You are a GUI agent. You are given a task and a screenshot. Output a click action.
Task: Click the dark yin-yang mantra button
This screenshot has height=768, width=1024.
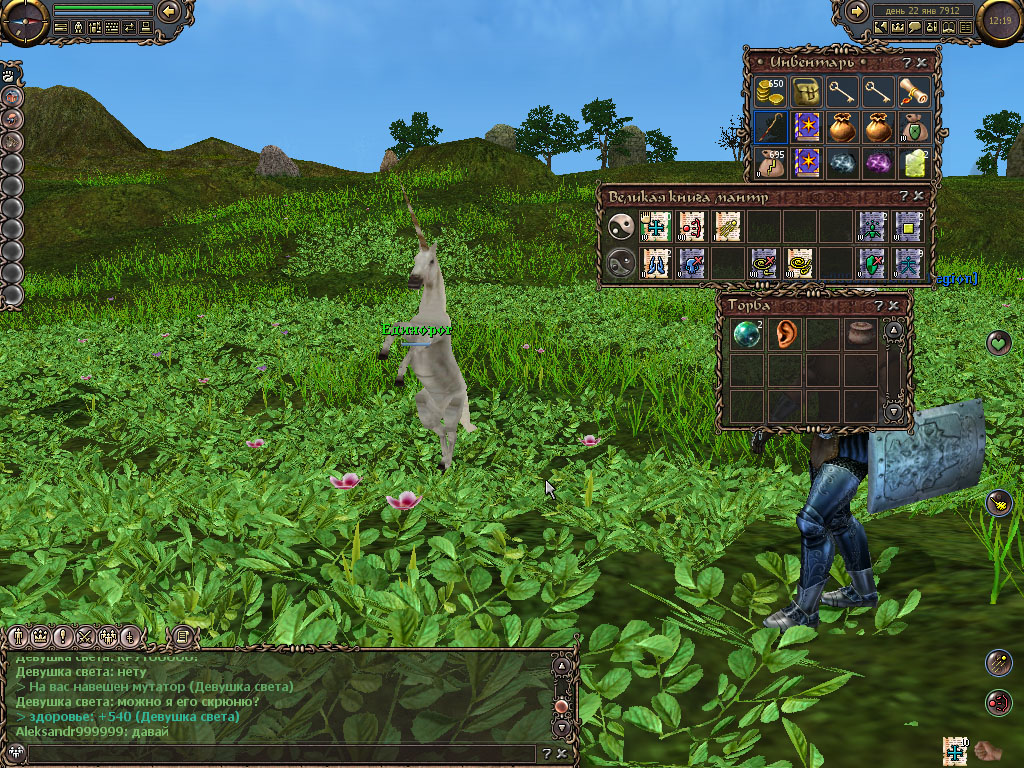[x=619, y=263]
